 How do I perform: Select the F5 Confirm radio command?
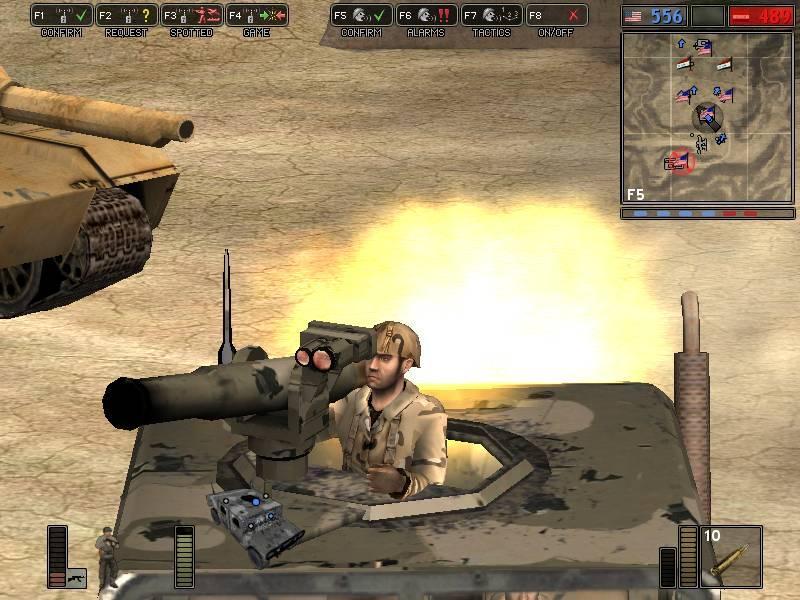coord(361,16)
